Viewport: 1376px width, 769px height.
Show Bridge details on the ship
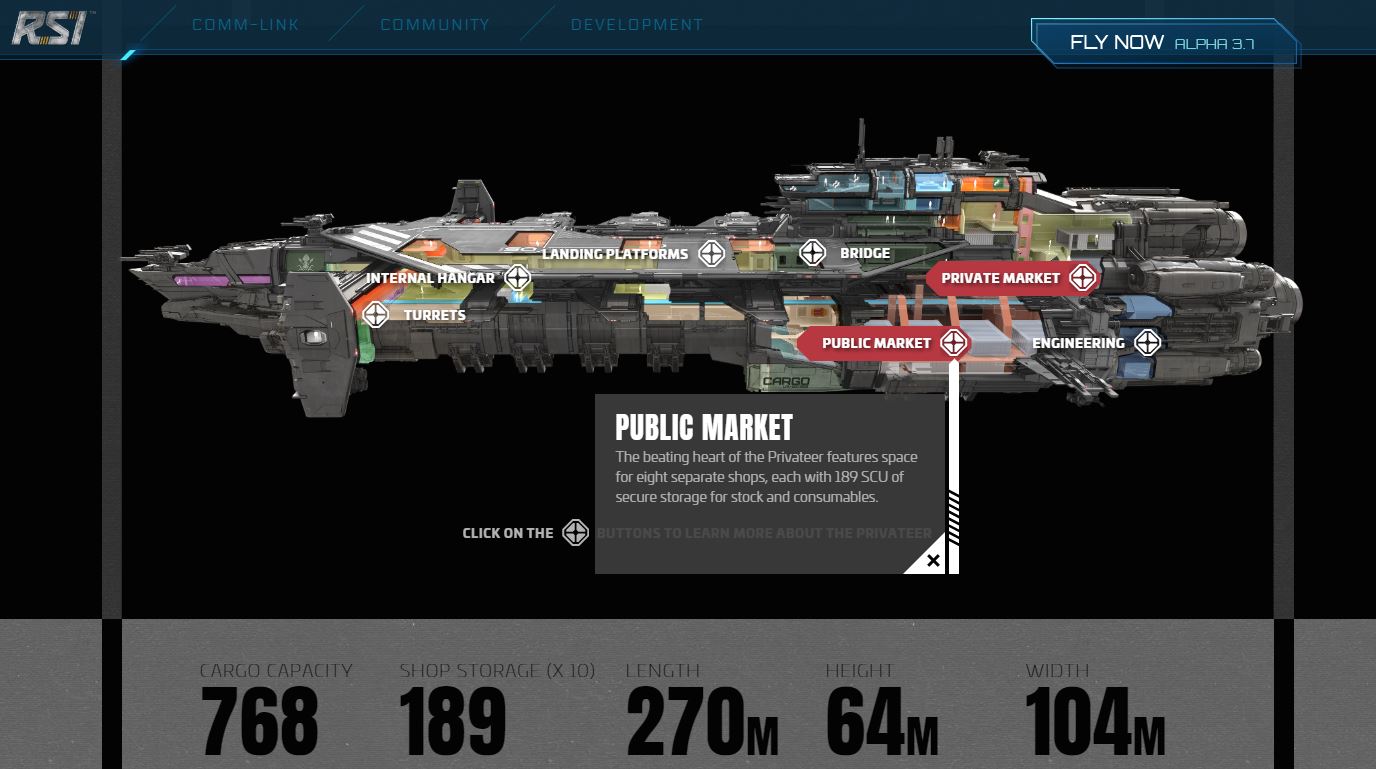click(812, 253)
